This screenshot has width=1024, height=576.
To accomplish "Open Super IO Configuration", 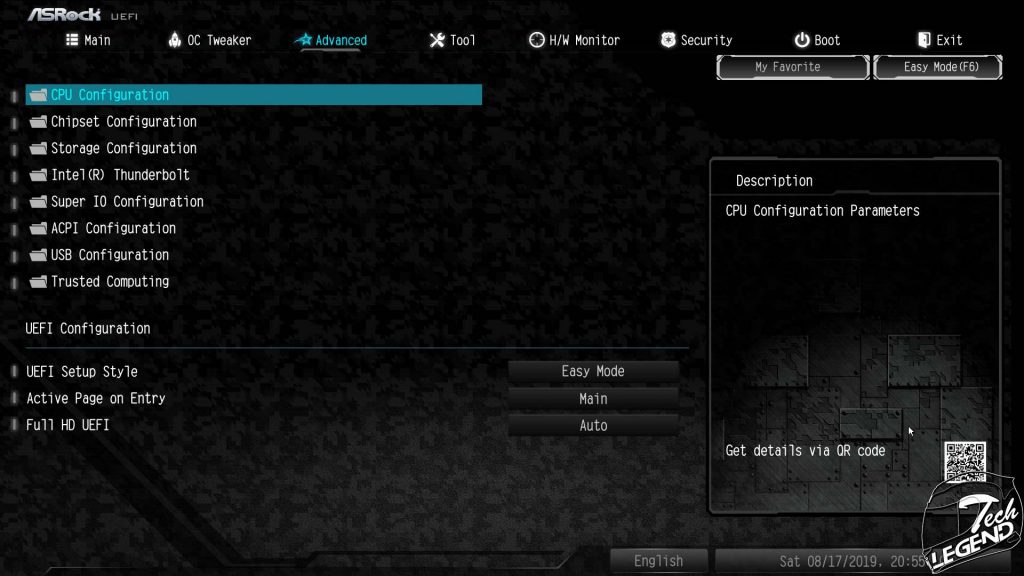I will pyautogui.click(x=127, y=202).
